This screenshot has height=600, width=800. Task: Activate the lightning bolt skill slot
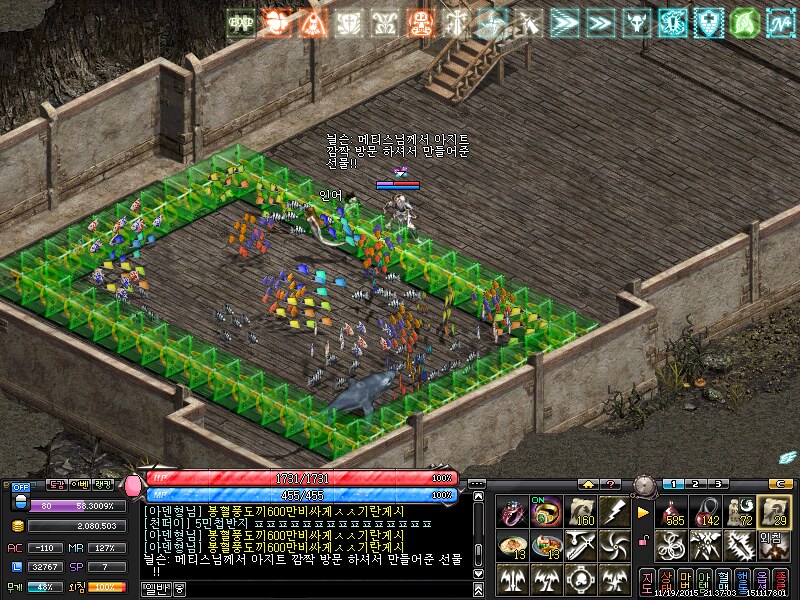[x=613, y=512]
